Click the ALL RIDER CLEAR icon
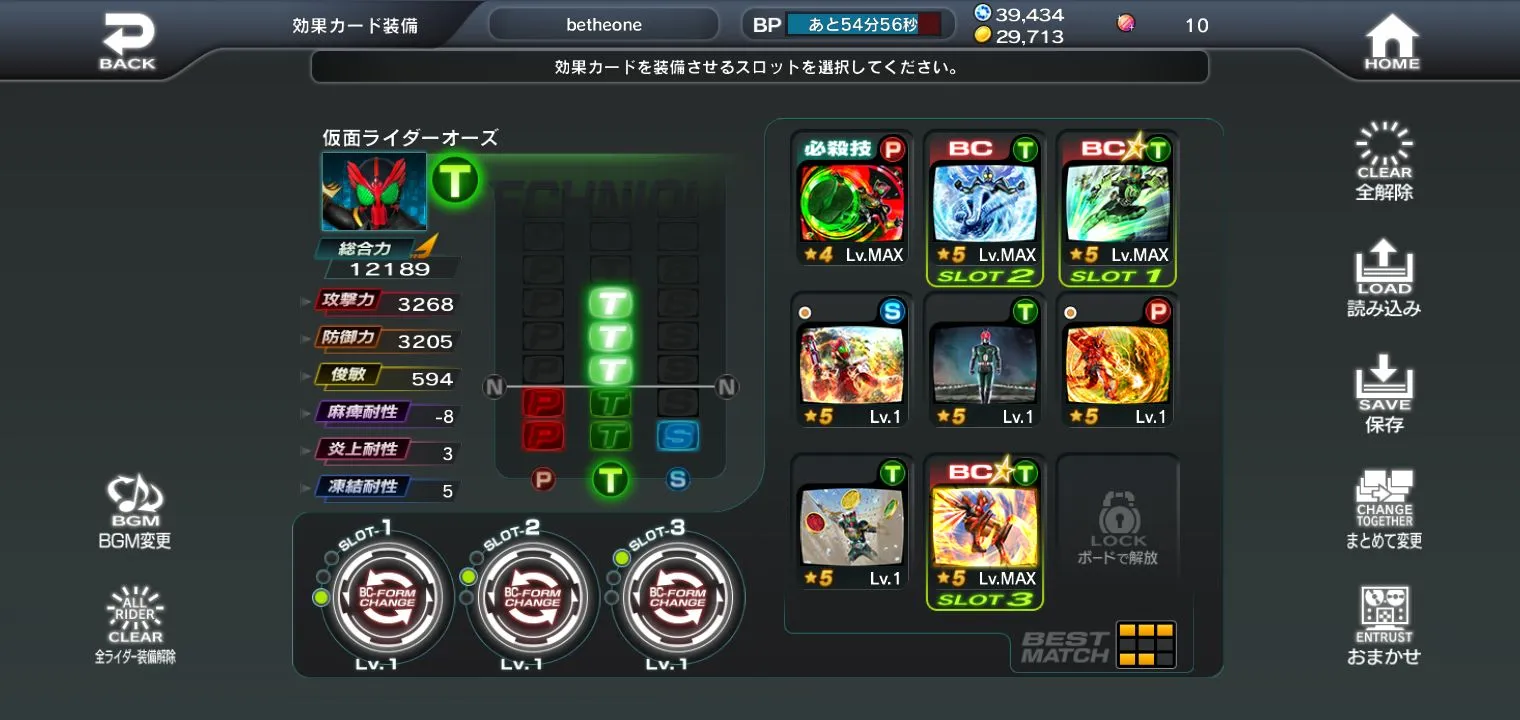 (x=135, y=615)
